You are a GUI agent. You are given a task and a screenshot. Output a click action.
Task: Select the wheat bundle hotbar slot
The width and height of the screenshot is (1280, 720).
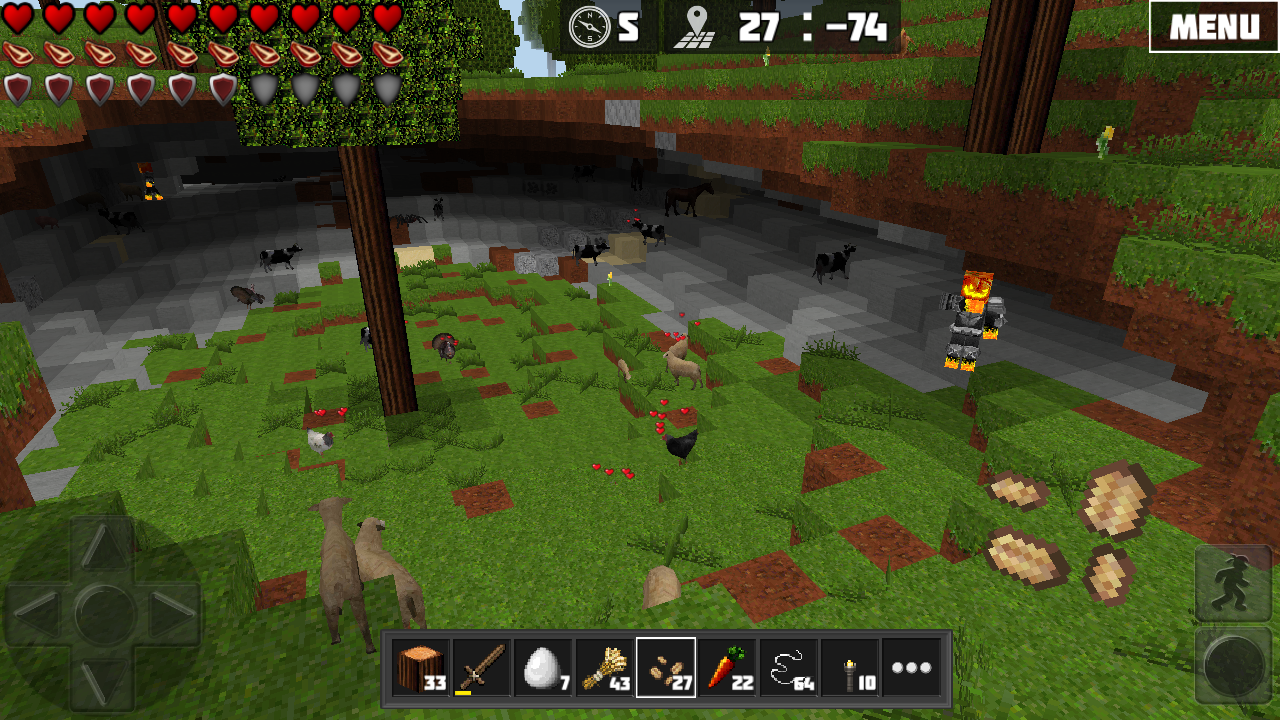tap(605, 667)
